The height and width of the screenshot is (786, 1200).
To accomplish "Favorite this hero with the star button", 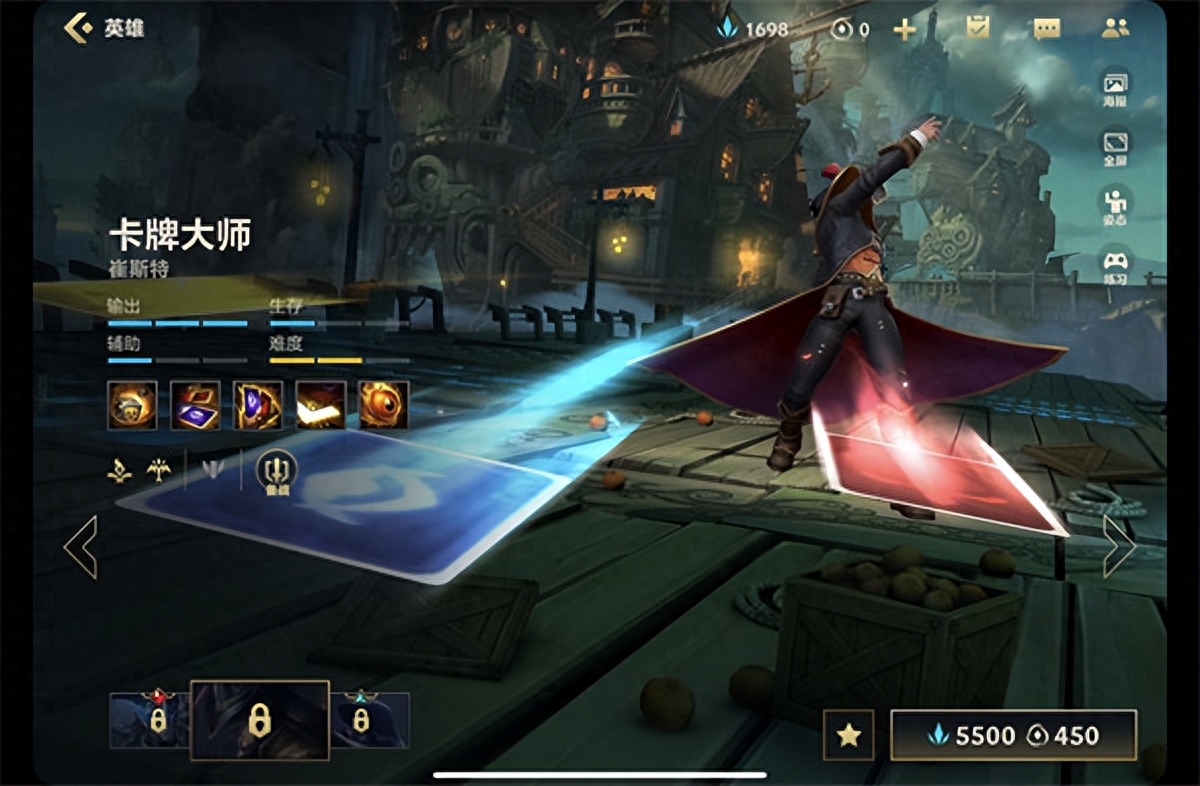I will [x=849, y=736].
